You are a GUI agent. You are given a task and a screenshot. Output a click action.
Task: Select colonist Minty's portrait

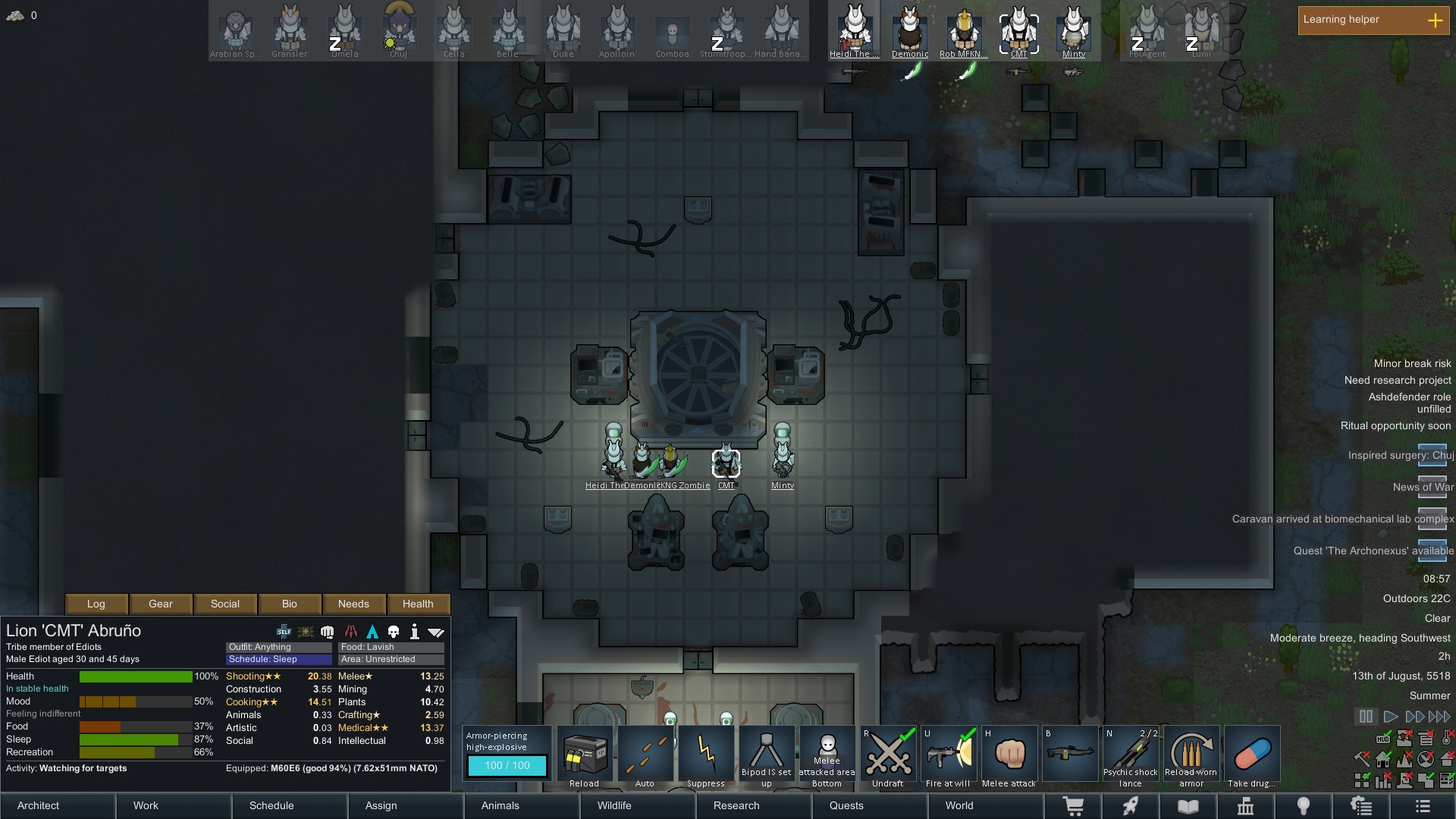coord(1074,30)
